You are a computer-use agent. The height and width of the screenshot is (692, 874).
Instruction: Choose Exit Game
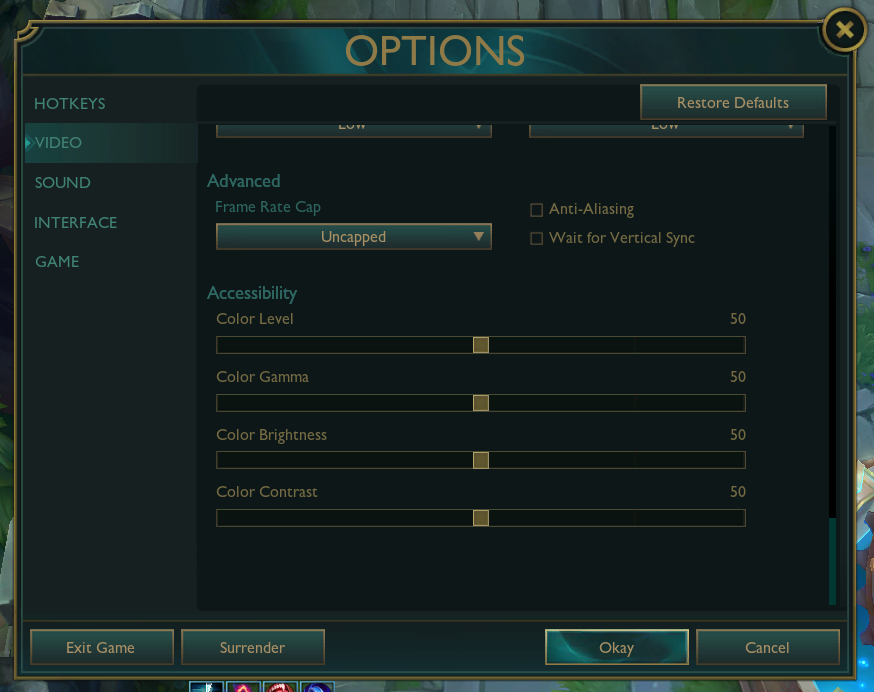[x=101, y=647]
